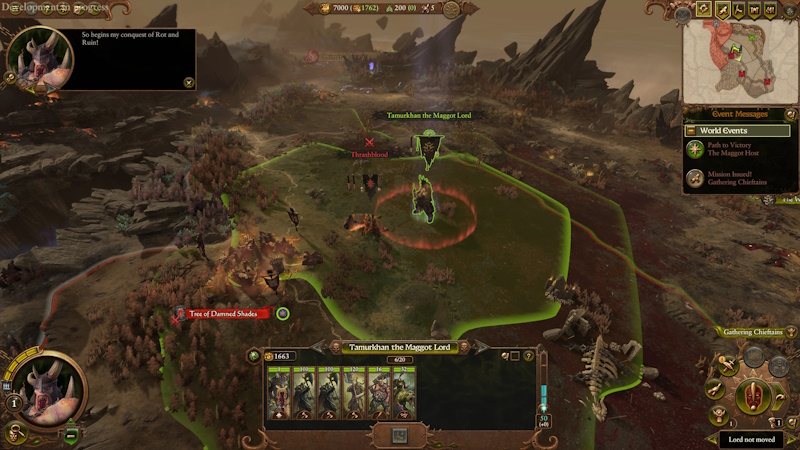
Task: Open the button below the army panel
Action: click(399, 436)
